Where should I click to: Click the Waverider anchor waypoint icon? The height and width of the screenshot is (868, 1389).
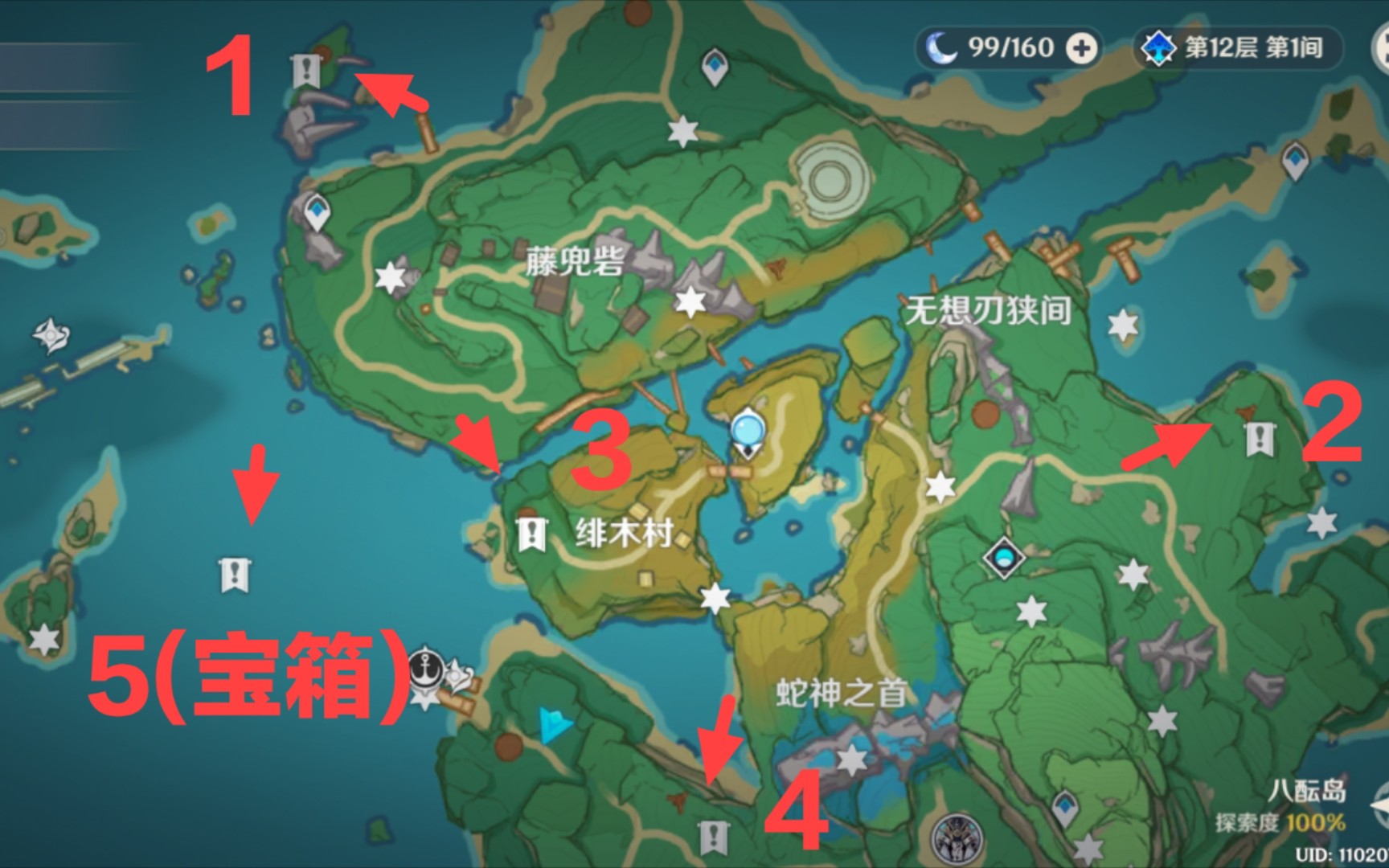click(x=426, y=669)
